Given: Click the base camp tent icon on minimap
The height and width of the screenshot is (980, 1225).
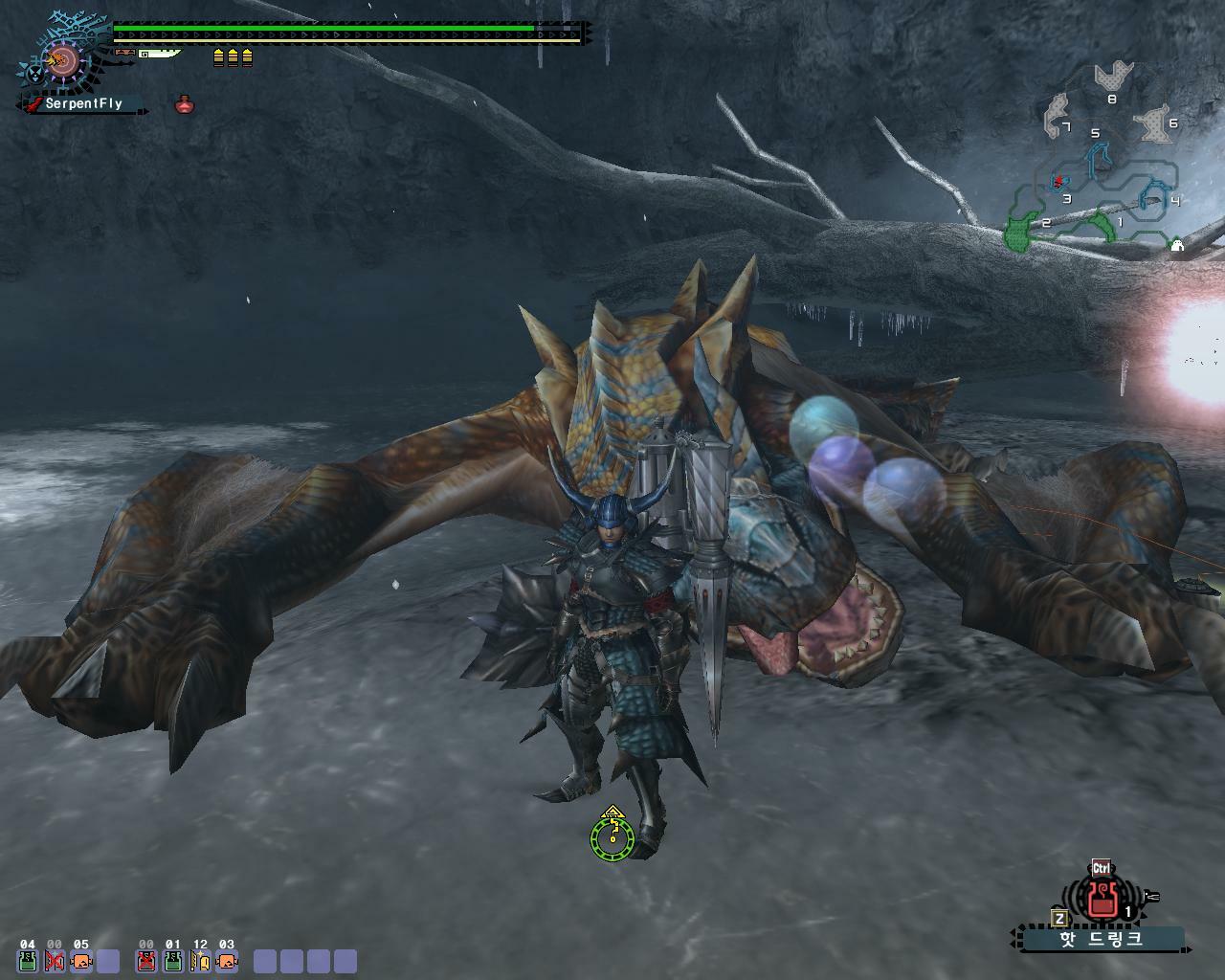Looking at the screenshot, I should point(1177,246).
